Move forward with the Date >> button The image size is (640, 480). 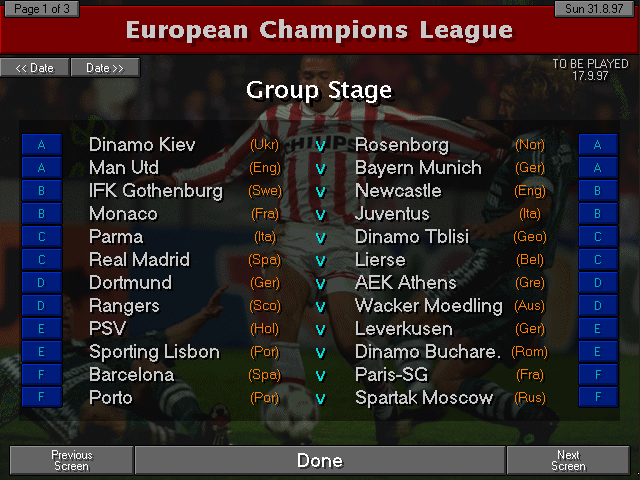[105, 68]
